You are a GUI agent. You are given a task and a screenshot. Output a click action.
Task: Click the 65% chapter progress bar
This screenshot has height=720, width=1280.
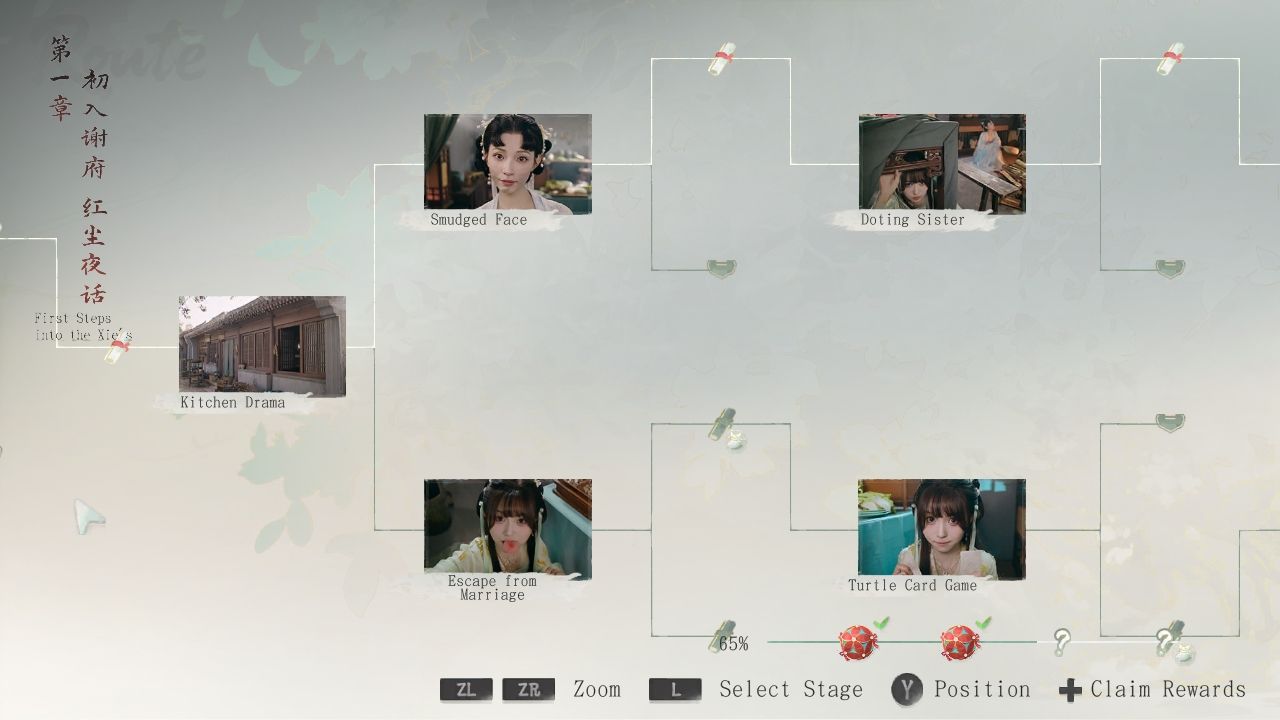[735, 643]
